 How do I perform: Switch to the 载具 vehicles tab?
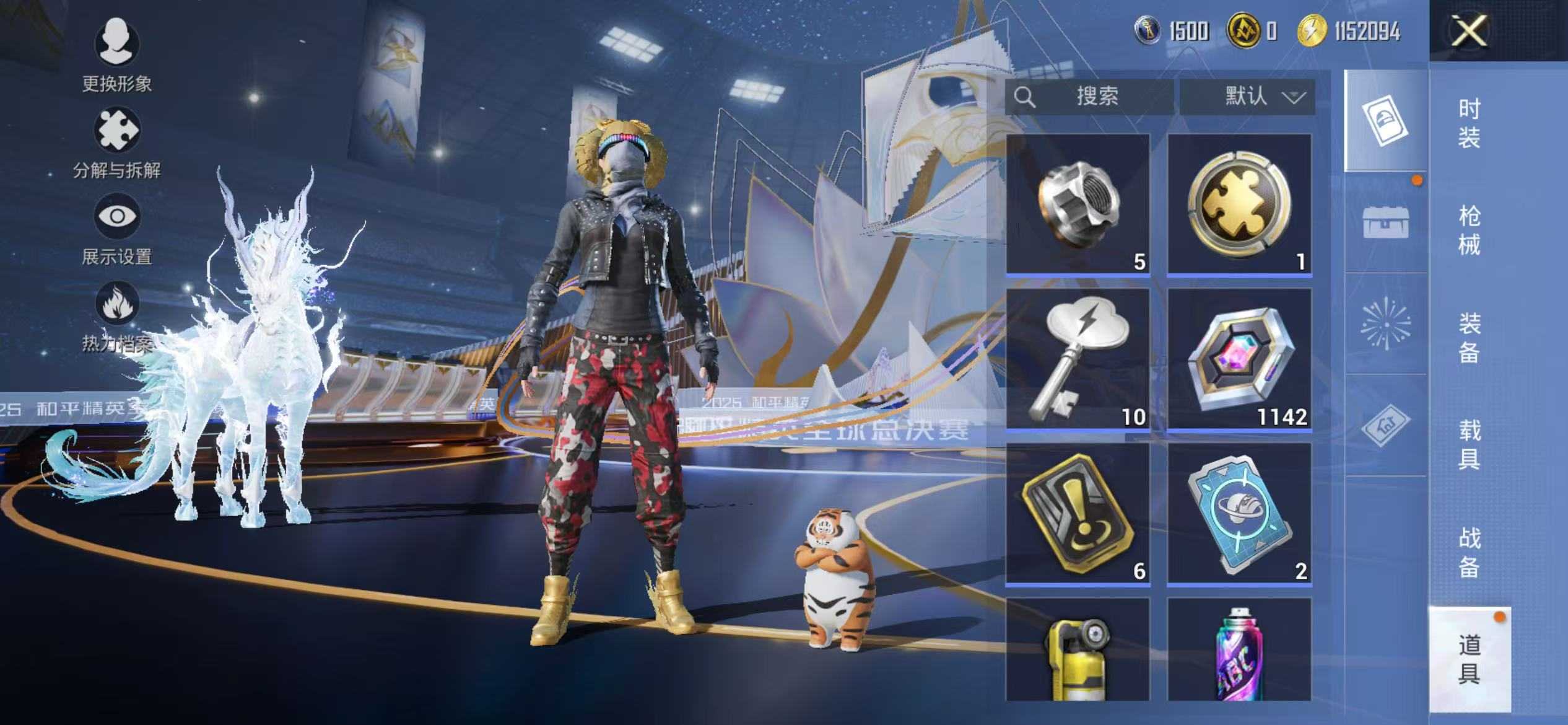pos(1469,445)
